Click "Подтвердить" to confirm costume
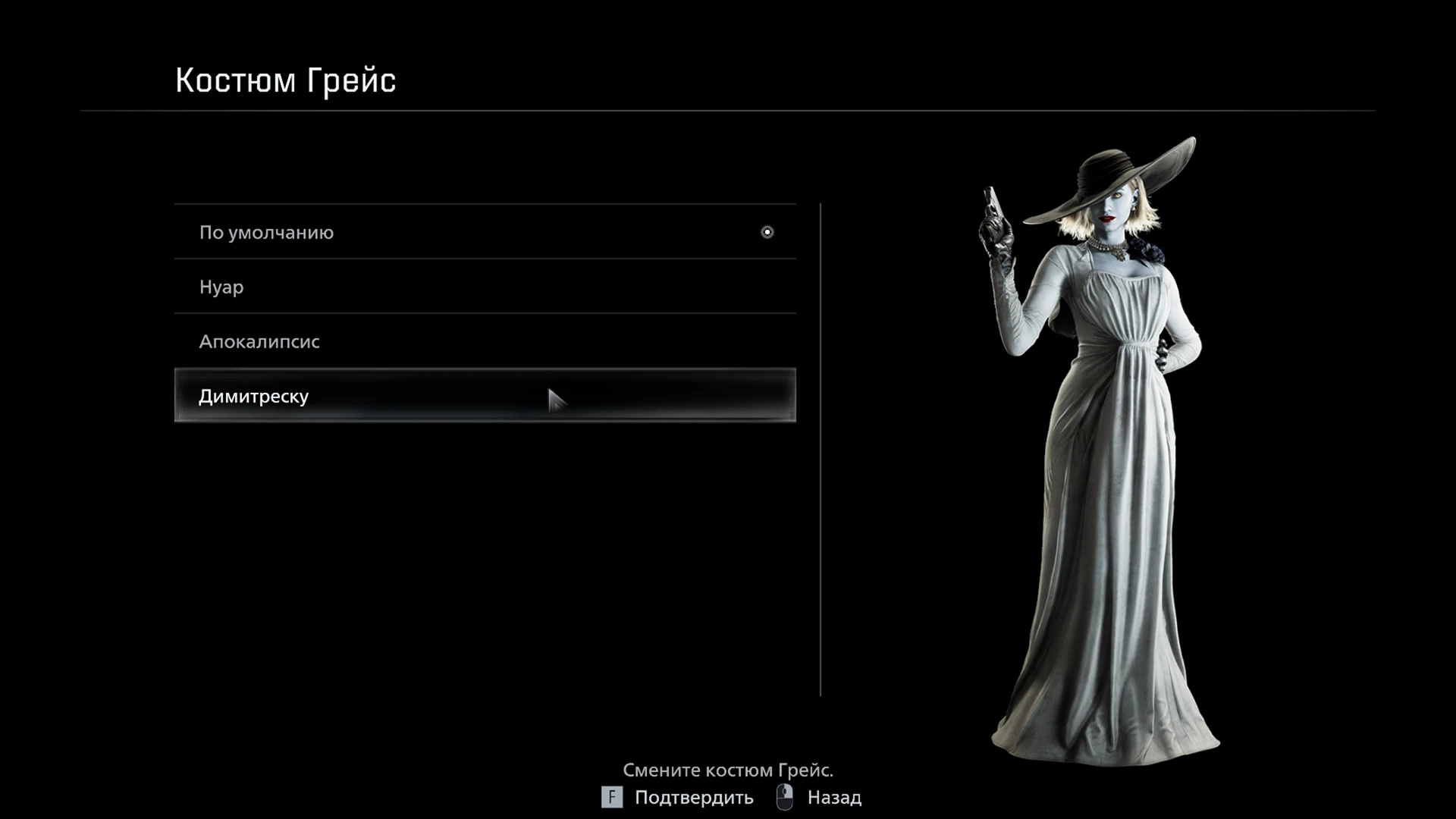 692,798
